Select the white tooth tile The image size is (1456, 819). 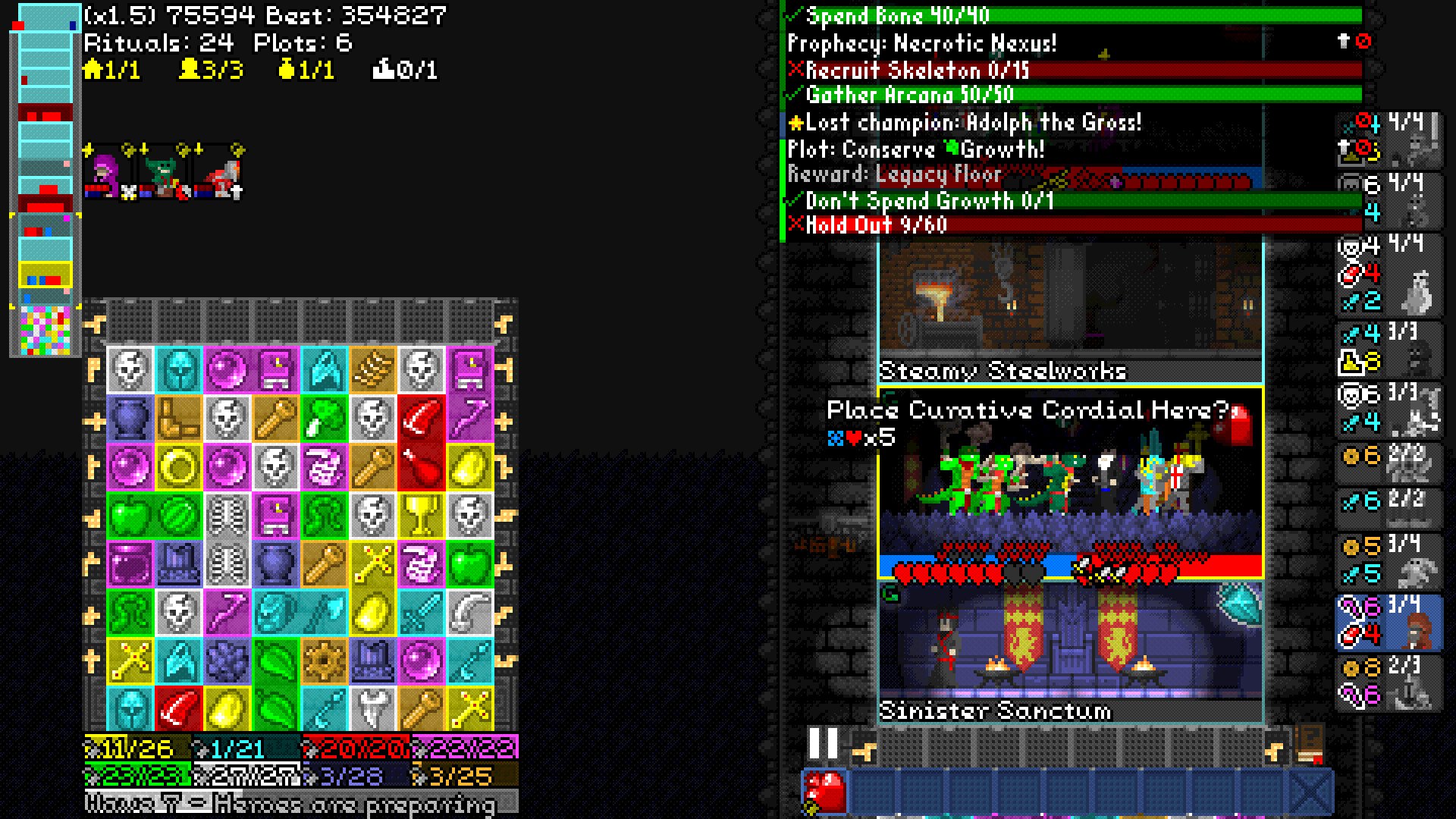(x=373, y=710)
